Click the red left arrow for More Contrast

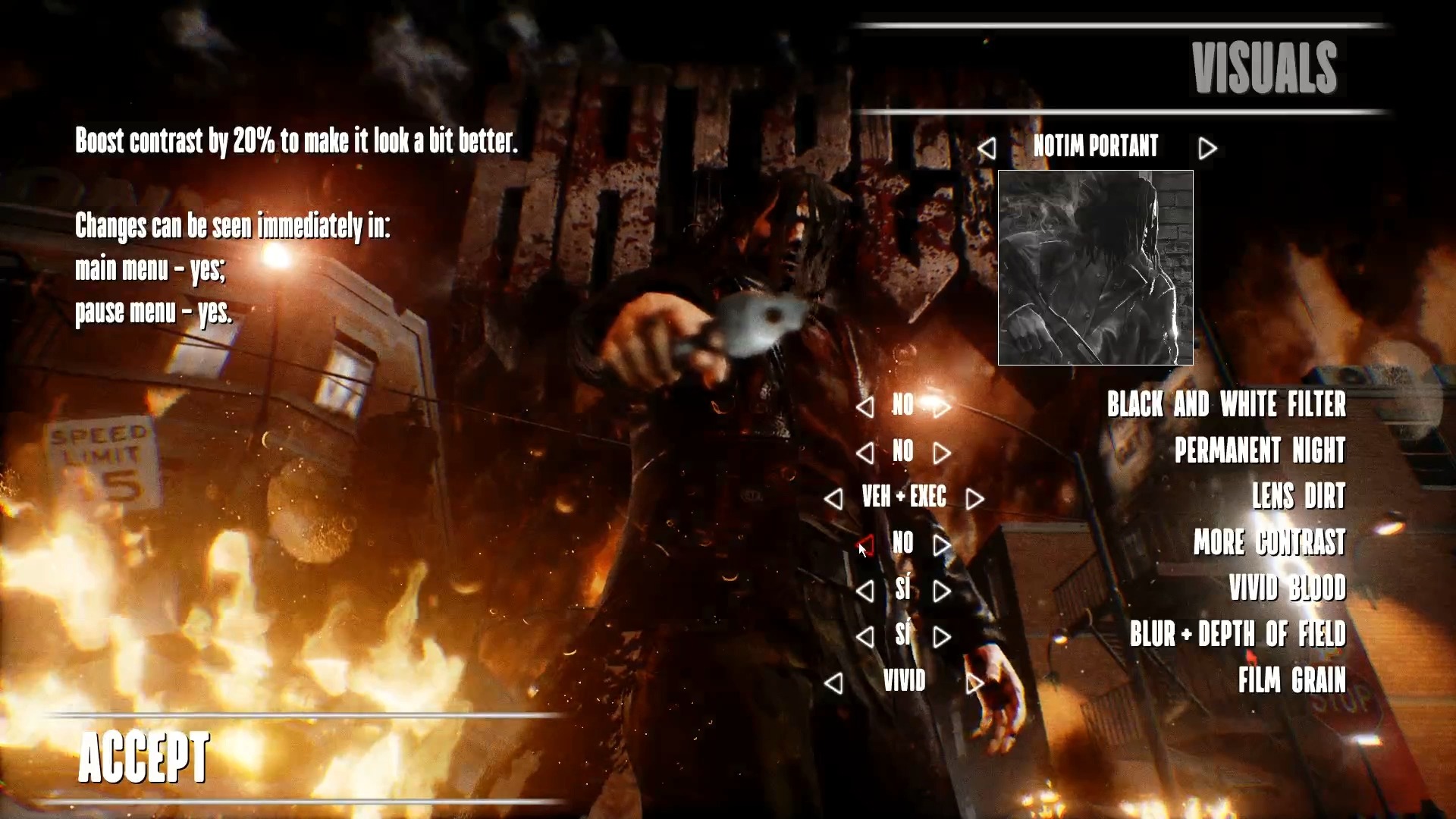pyautogui.click(x=865, y=545)
